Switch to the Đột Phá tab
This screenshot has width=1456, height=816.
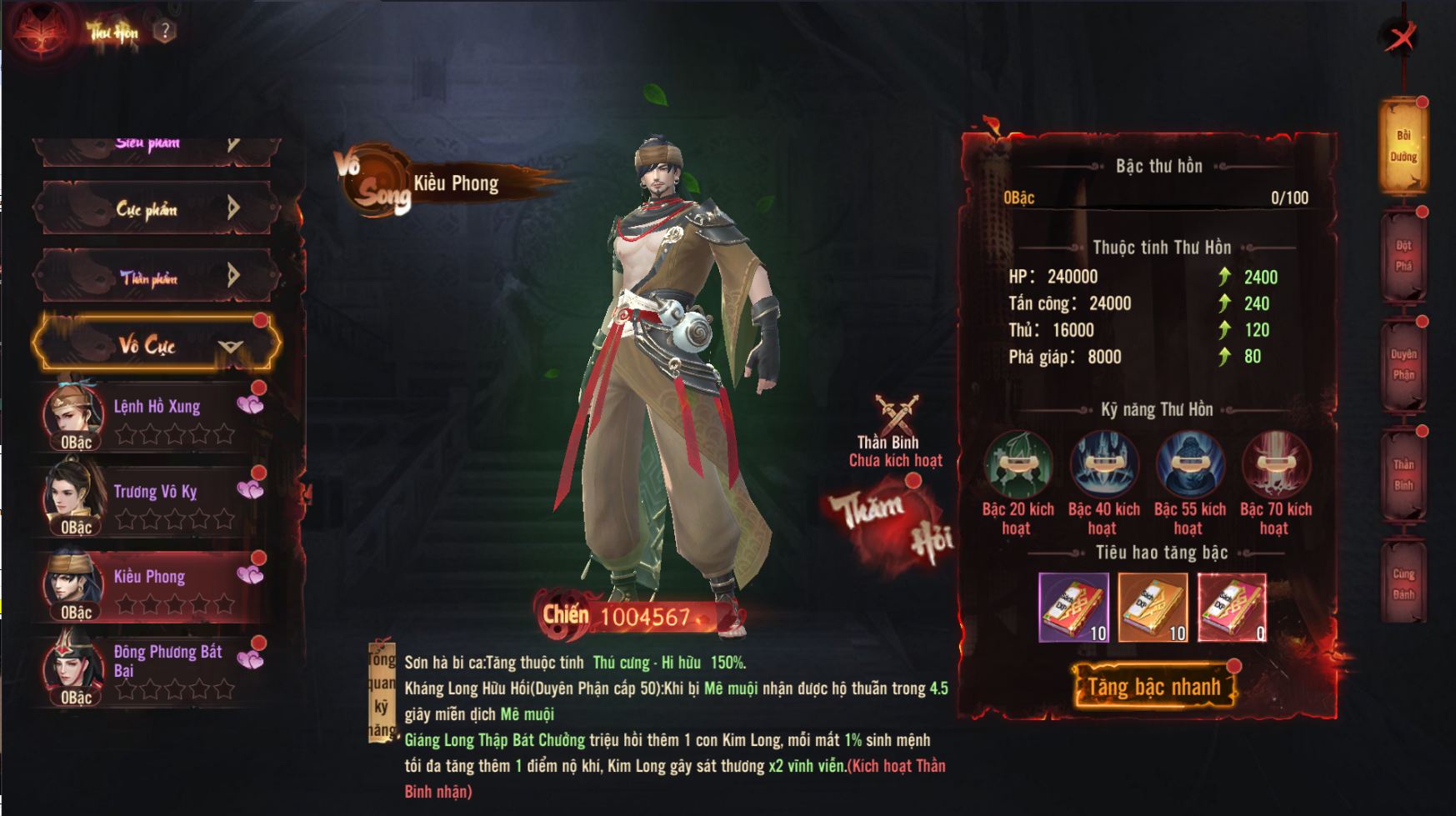point(1403,256)
